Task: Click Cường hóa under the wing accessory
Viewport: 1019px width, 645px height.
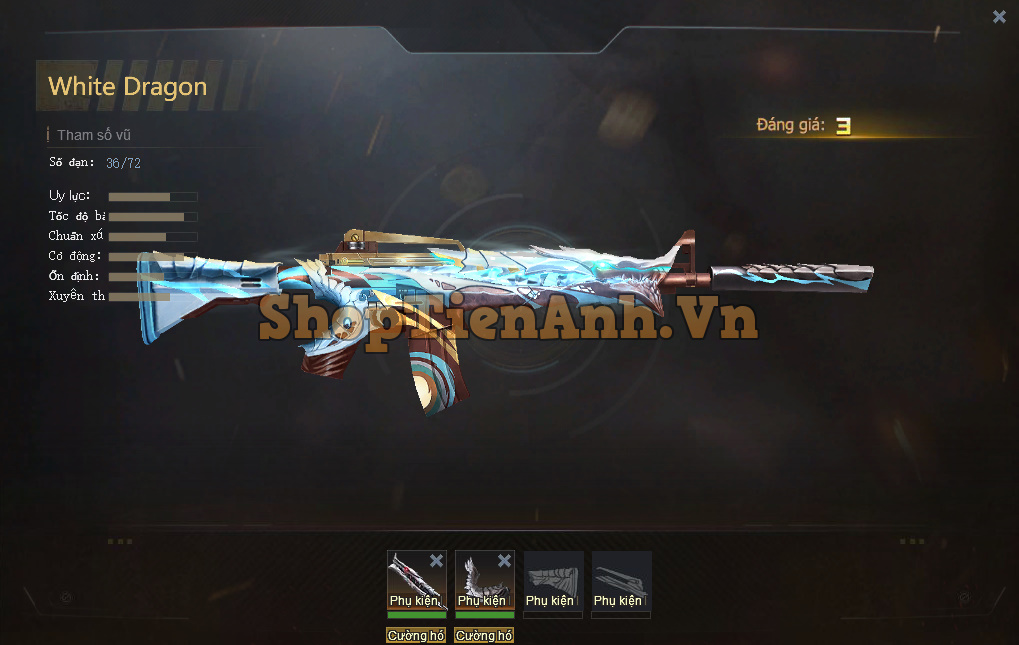Action: pos(485,636)
